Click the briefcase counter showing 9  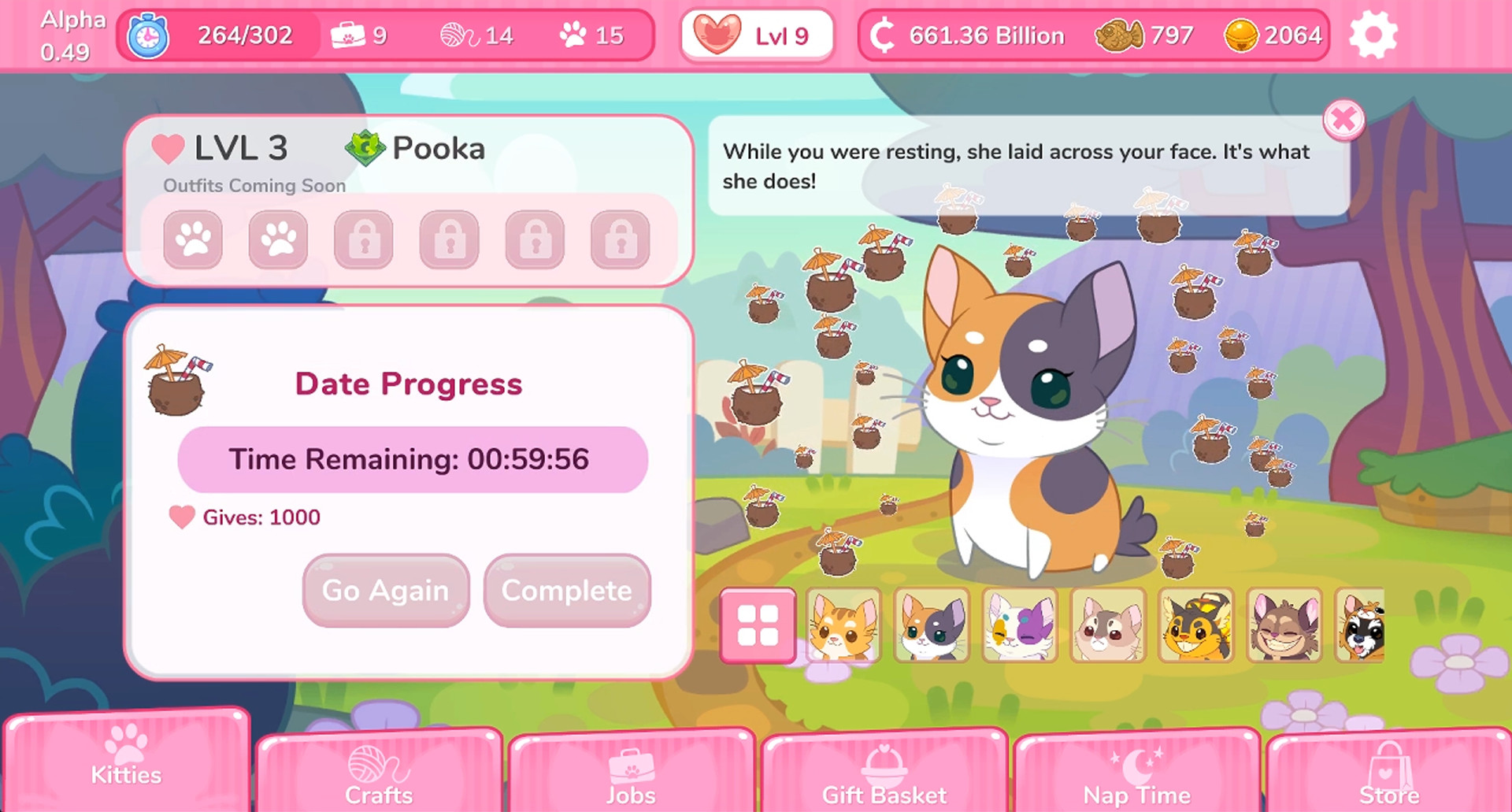point(361,35)
